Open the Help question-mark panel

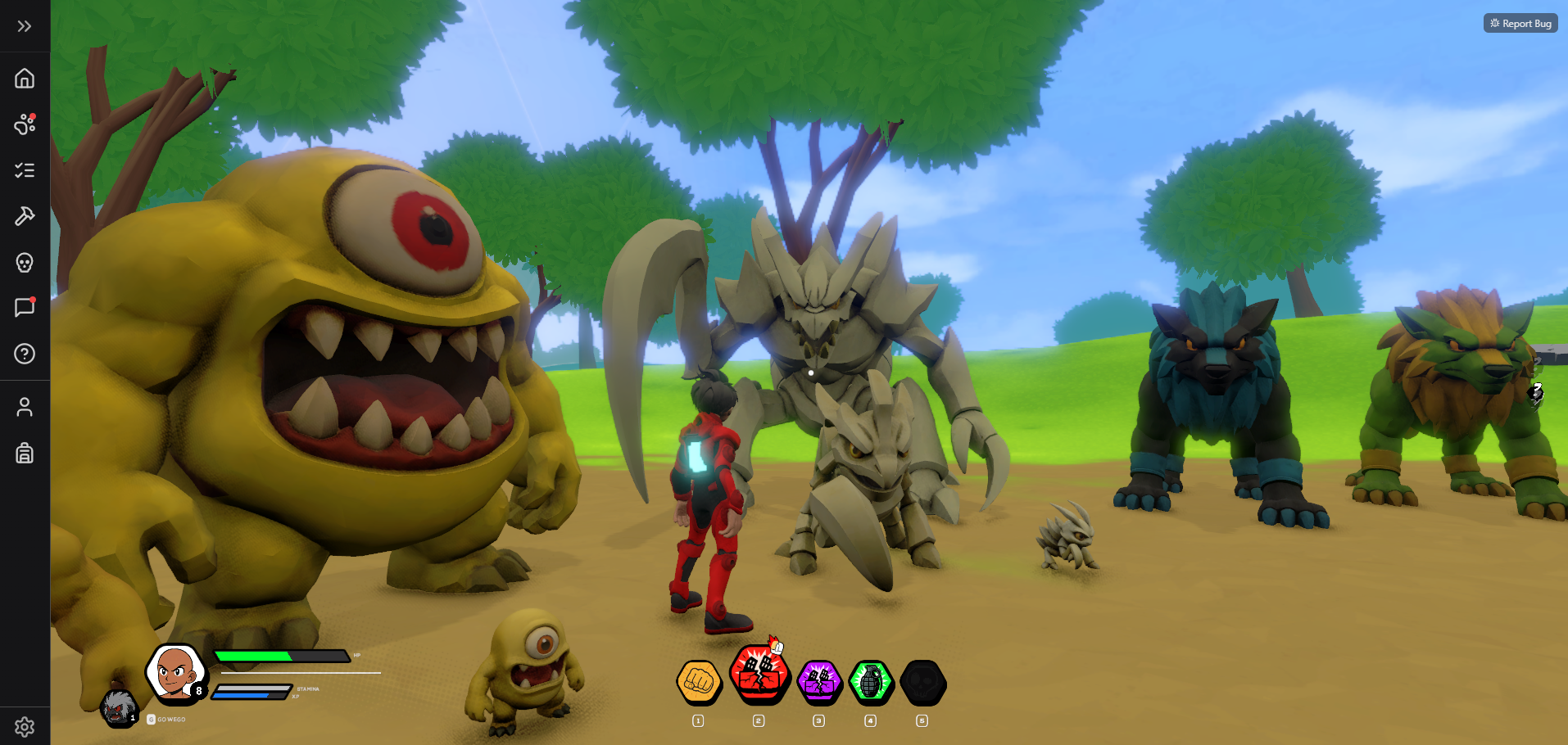(x=24, y=354)
